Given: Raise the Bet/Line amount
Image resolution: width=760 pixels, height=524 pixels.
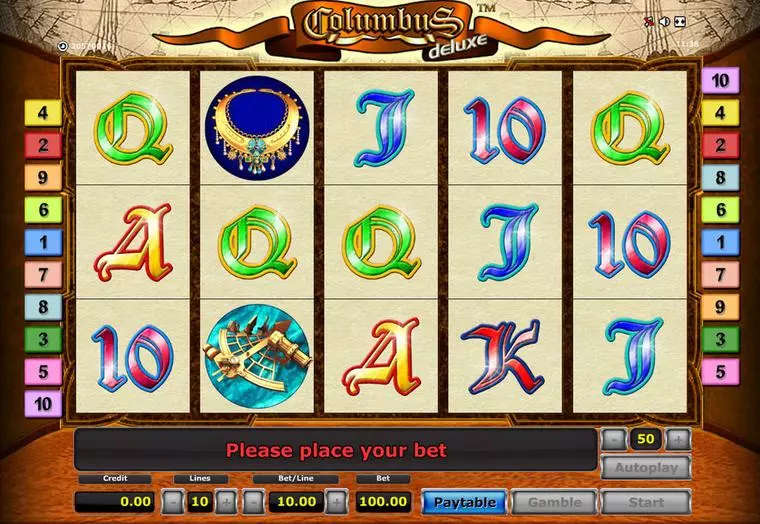Looking at the screenshot, I should click(340, 502).
